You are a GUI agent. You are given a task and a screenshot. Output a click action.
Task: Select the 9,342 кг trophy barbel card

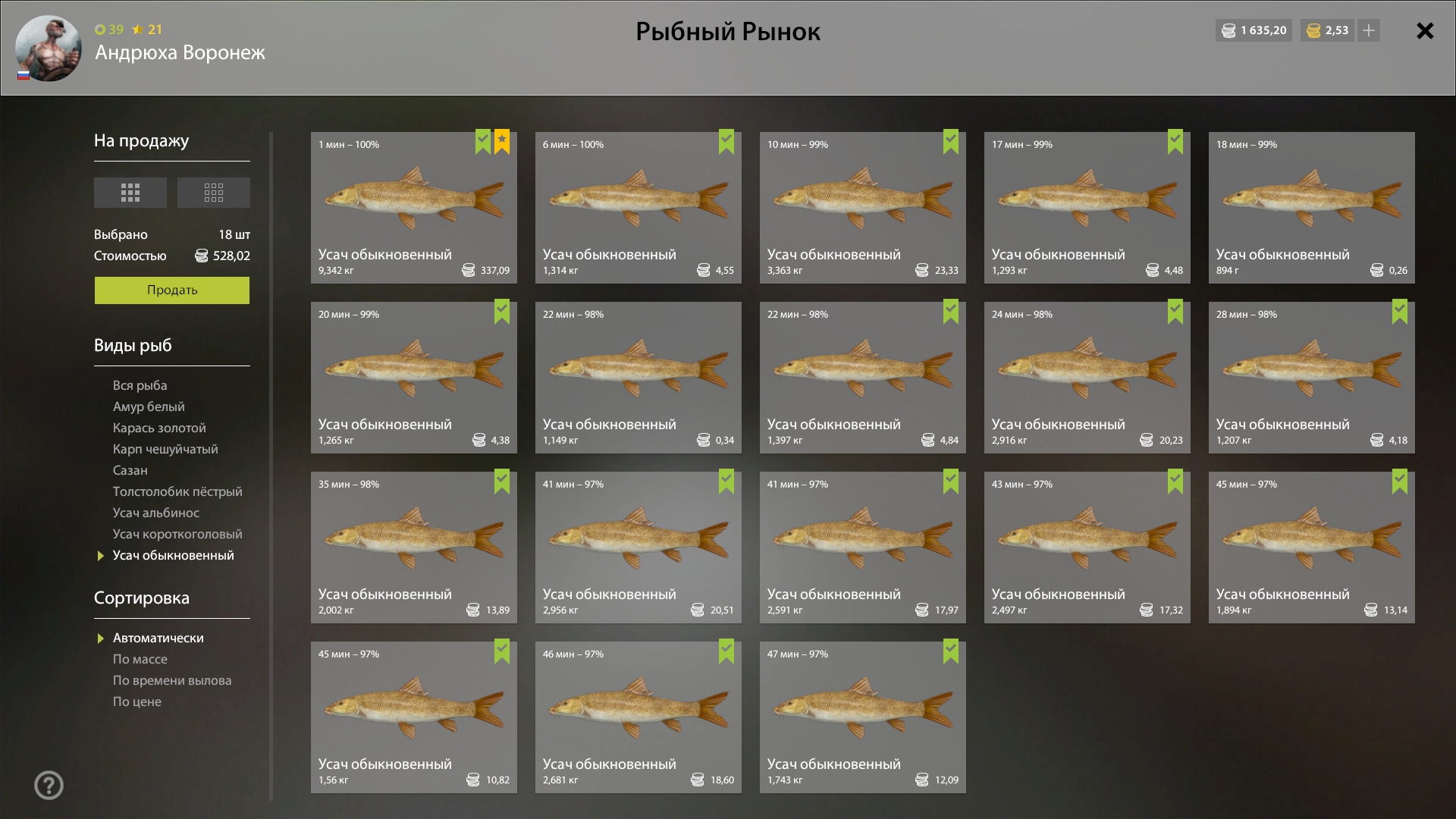click(x=413, y=208)
